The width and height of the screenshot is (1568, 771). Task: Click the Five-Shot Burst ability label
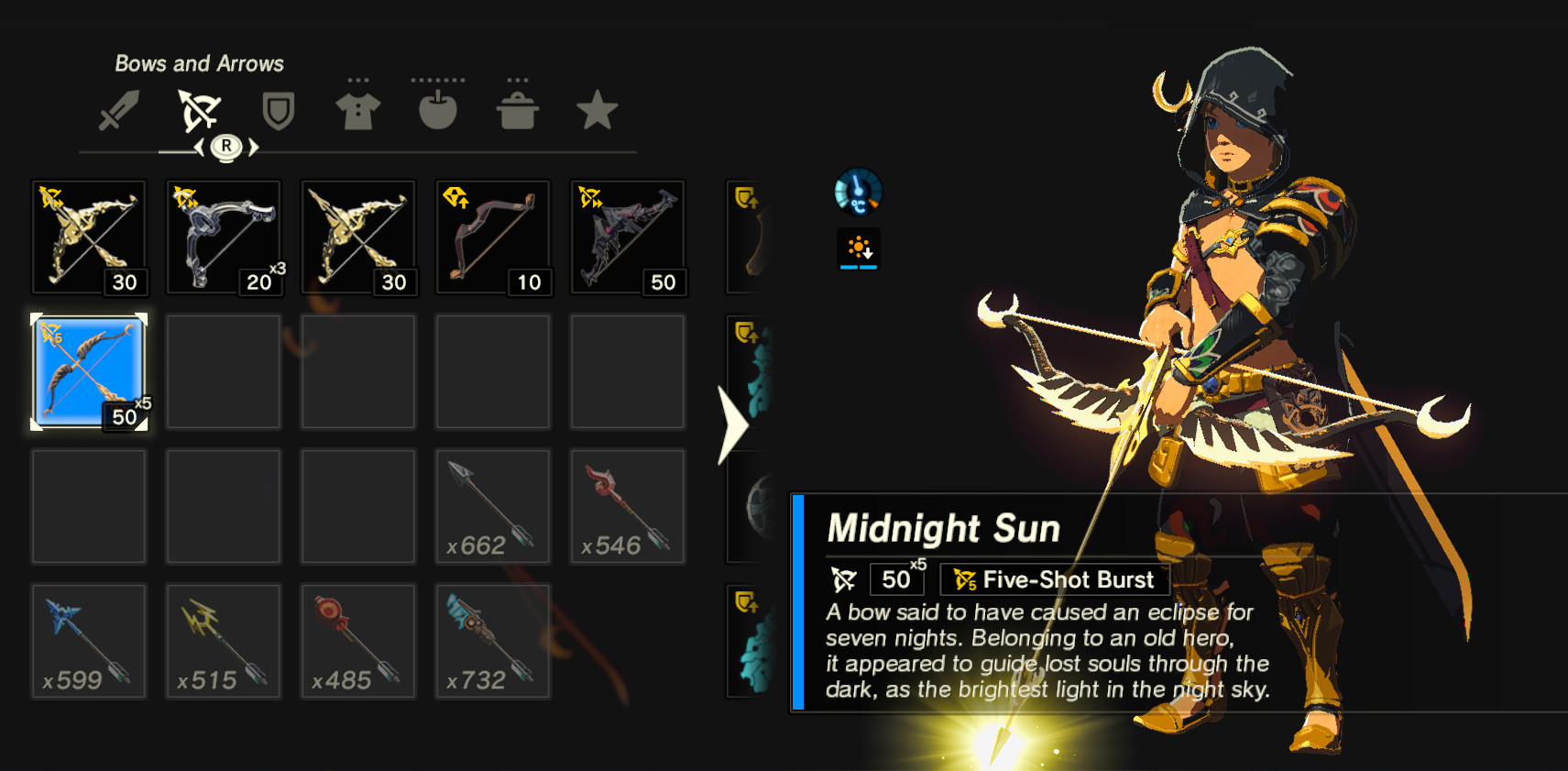(1054, 579)
